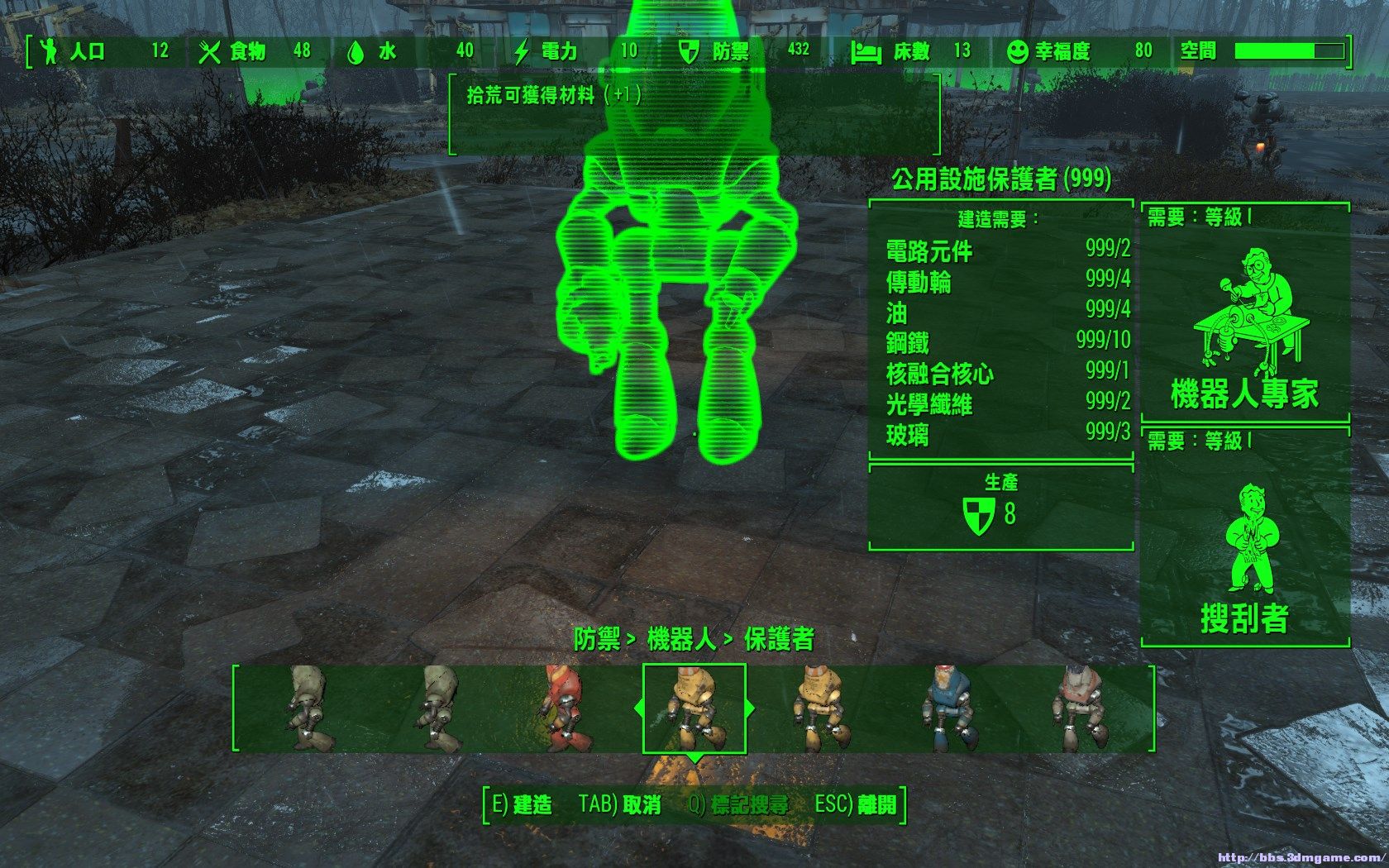The image size is (1389, 868).
Task: Return to the 機器人 subcategory
Action: click(x=681, y=639)
